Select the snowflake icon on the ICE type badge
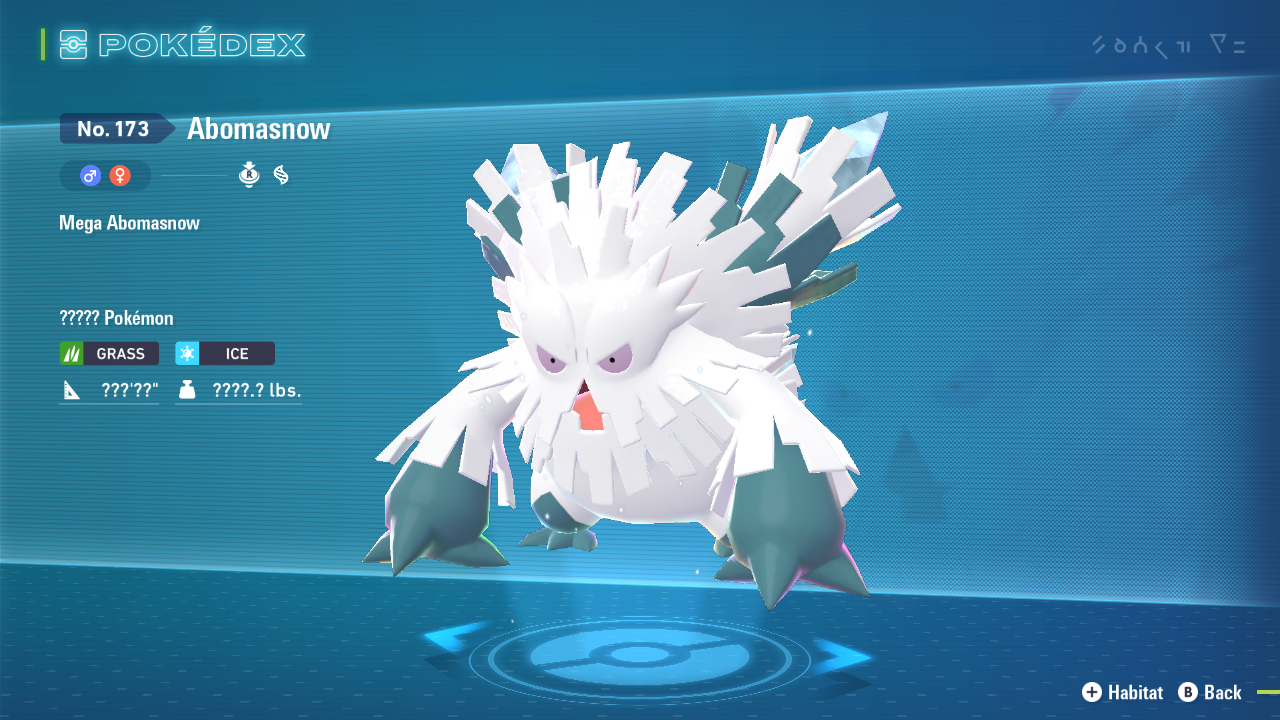1280x720 pixels. tap(188, 353)
